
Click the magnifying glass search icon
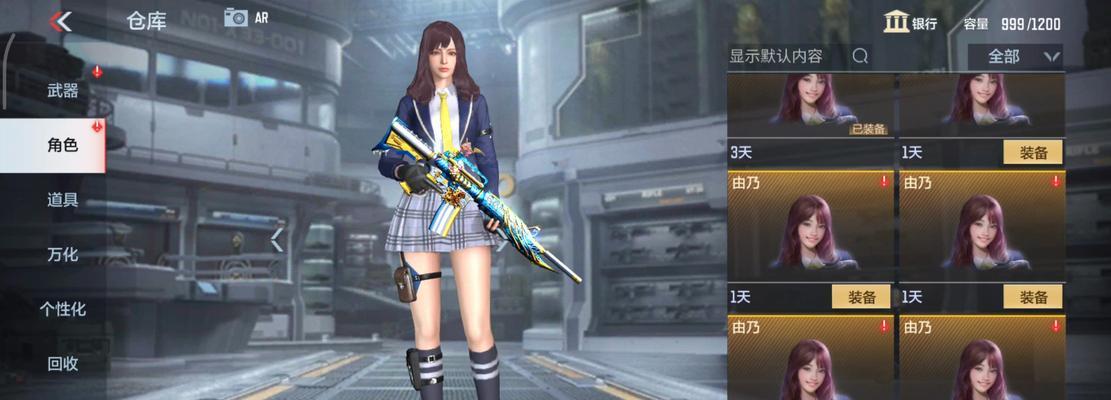point(860,57)
